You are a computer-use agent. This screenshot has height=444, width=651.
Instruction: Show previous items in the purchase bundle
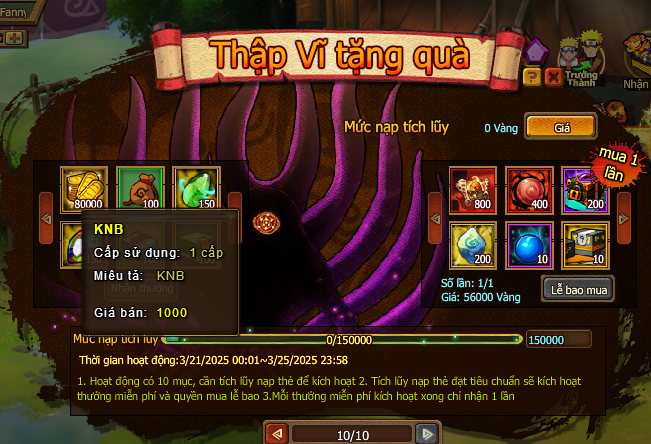(435, 214)
